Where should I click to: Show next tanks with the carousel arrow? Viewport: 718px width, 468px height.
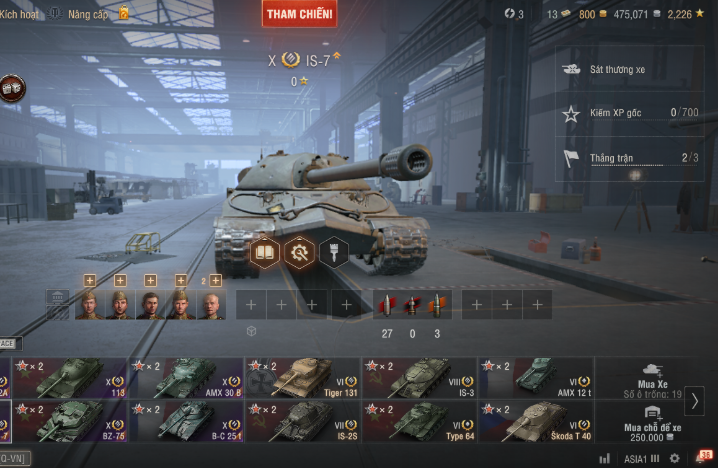[696, 400]
